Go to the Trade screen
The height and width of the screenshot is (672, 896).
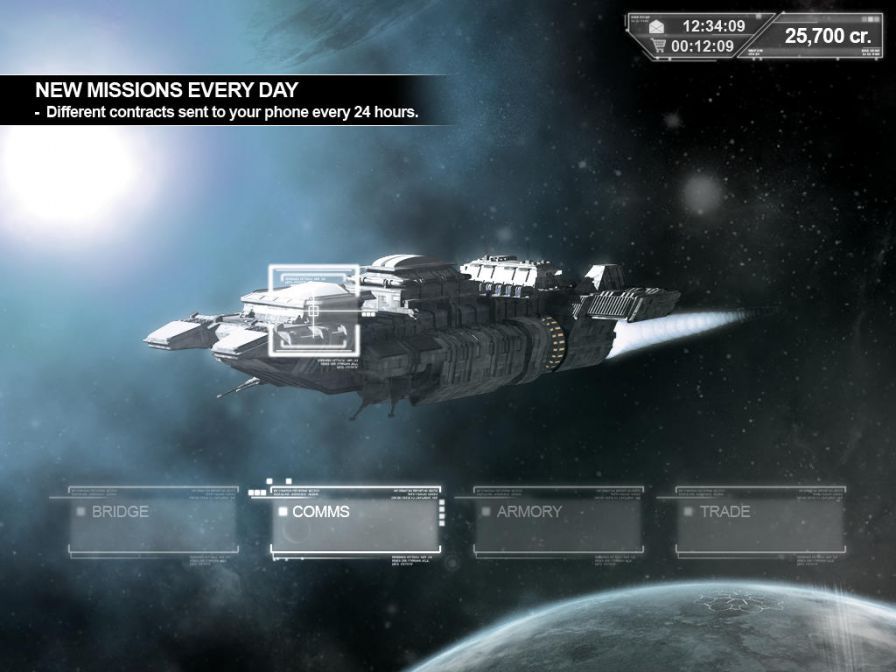click(760, 521)
